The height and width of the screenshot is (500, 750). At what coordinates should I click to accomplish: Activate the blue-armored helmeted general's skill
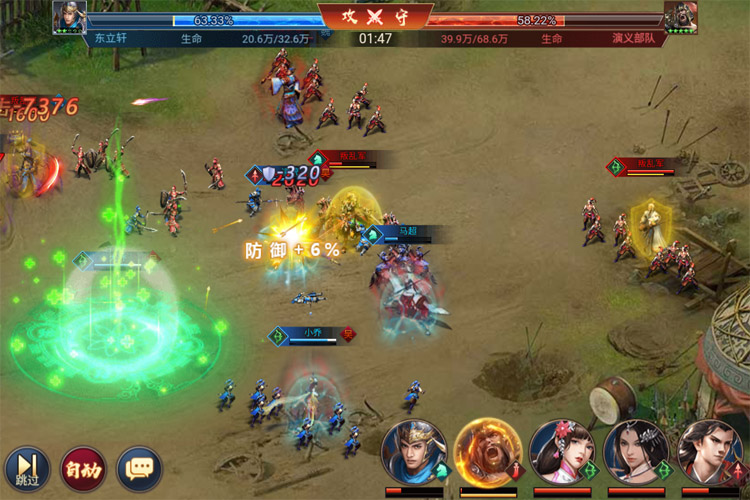(413, 452)
